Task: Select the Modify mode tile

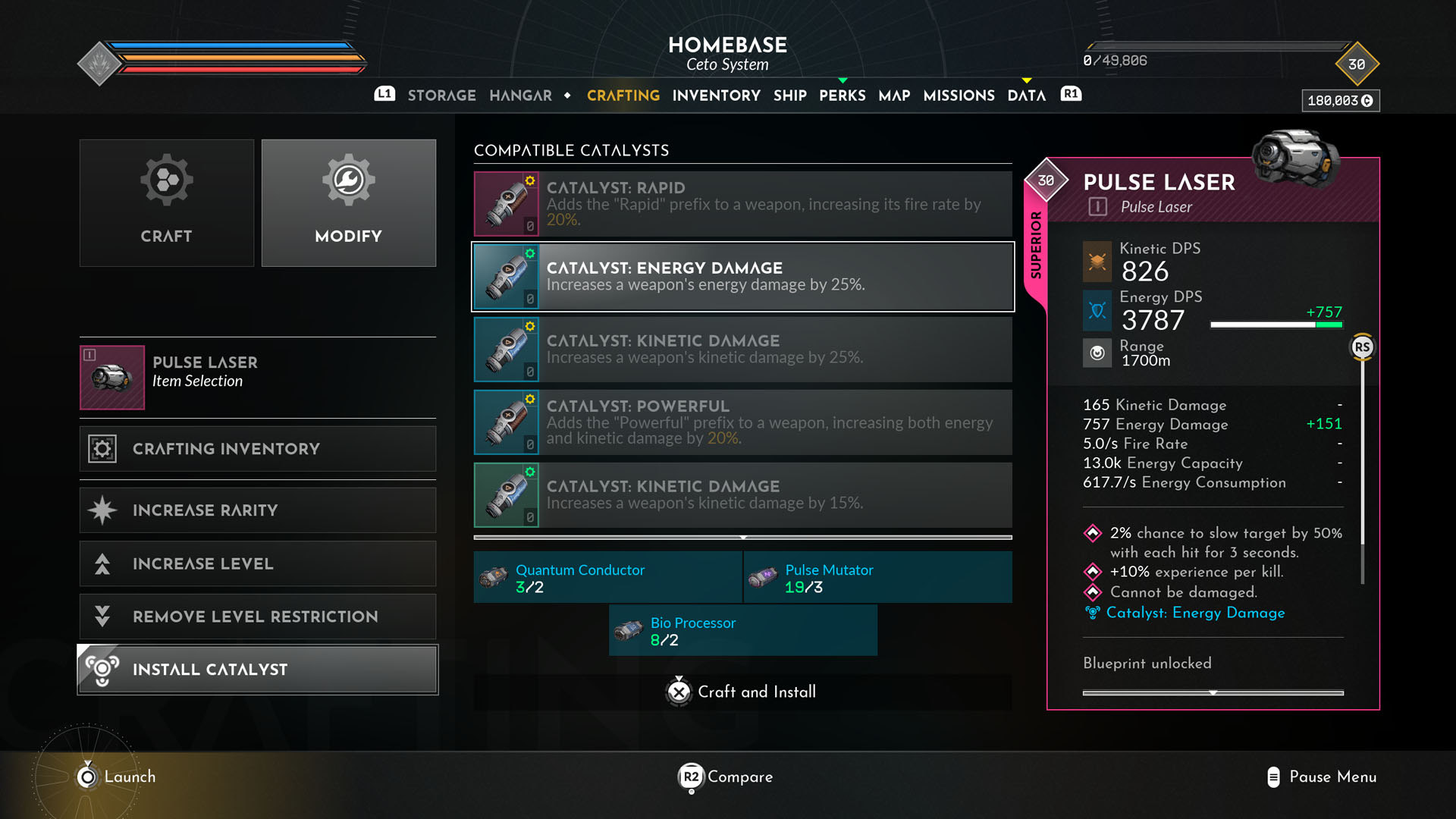Action: [349, 202]
